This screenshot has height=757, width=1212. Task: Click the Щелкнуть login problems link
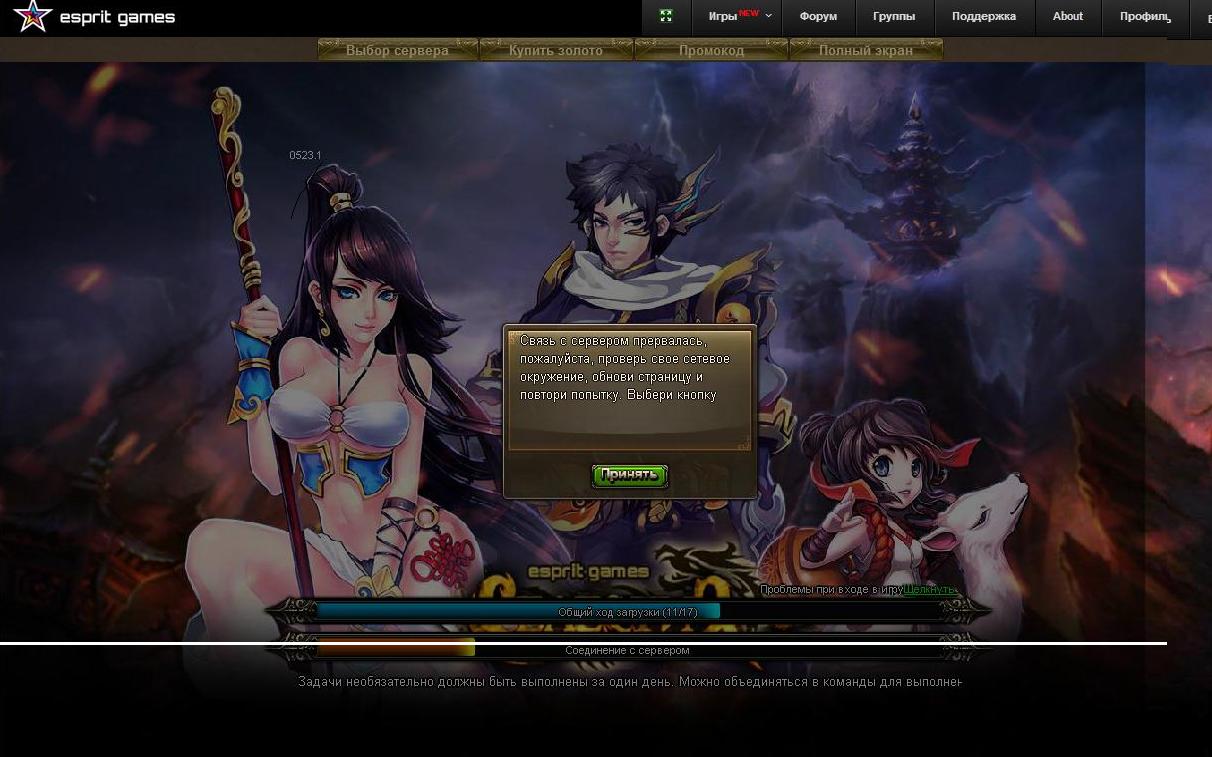(x=930, y=590)
